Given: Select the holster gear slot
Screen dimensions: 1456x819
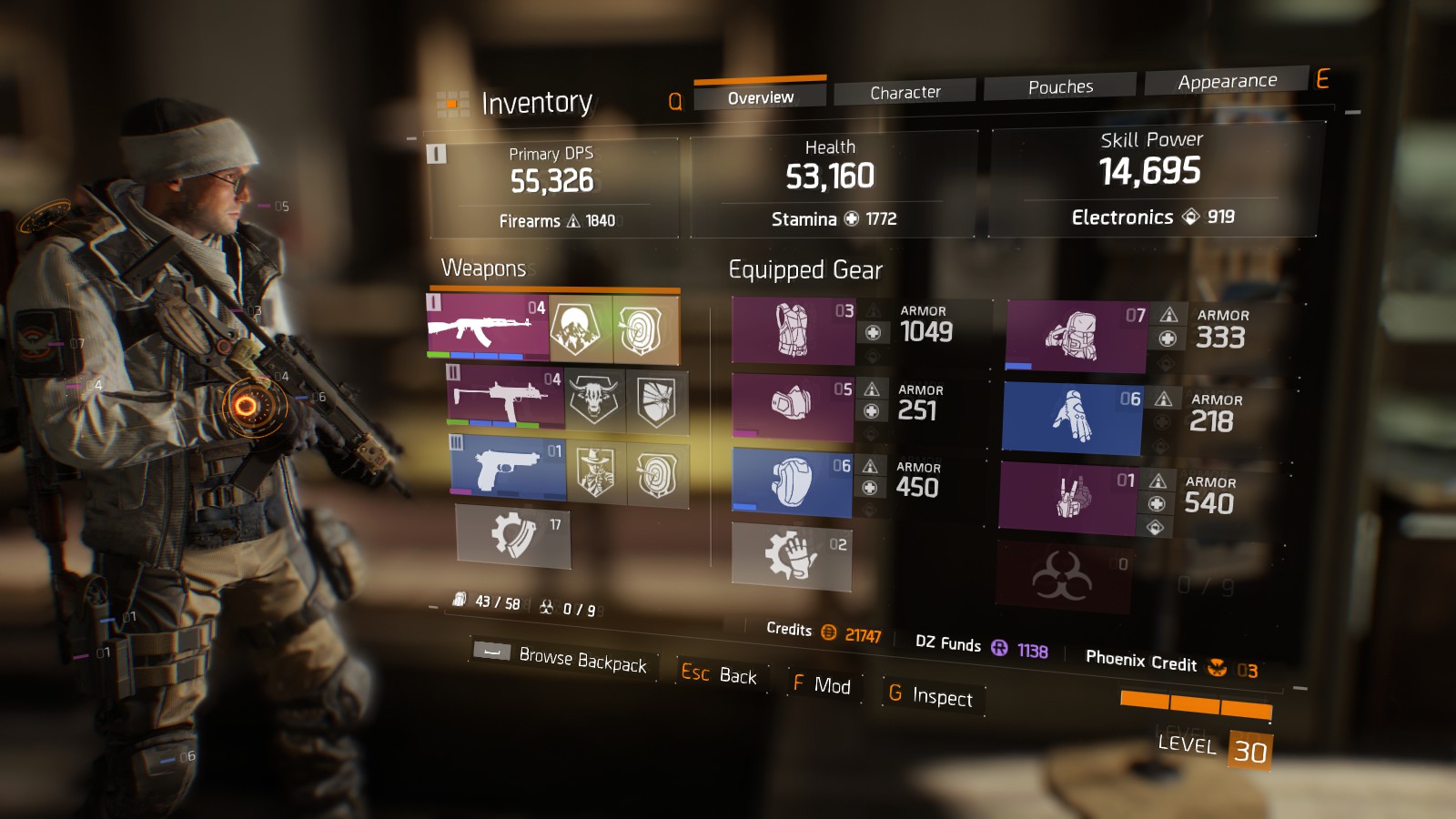Looking at the screenshot, I should point(1067,497).
